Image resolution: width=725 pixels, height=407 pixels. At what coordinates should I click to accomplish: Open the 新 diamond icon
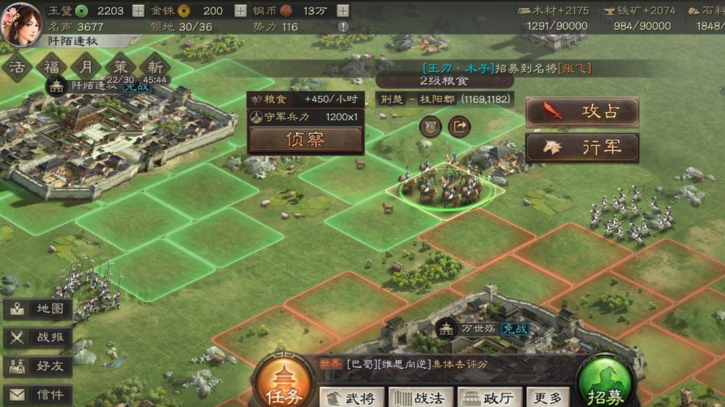pos(155,67)
